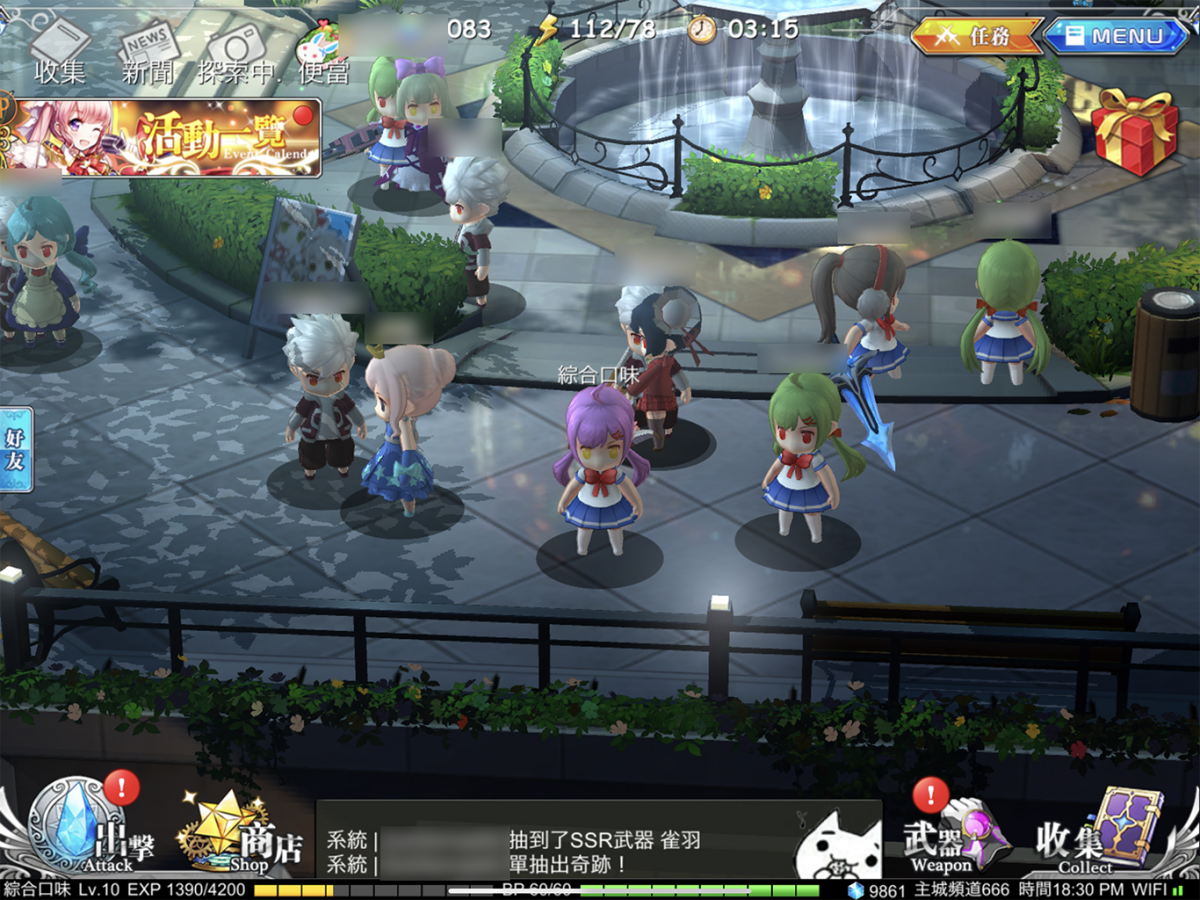Open the 武器 Weapon menu

point(954,835)
